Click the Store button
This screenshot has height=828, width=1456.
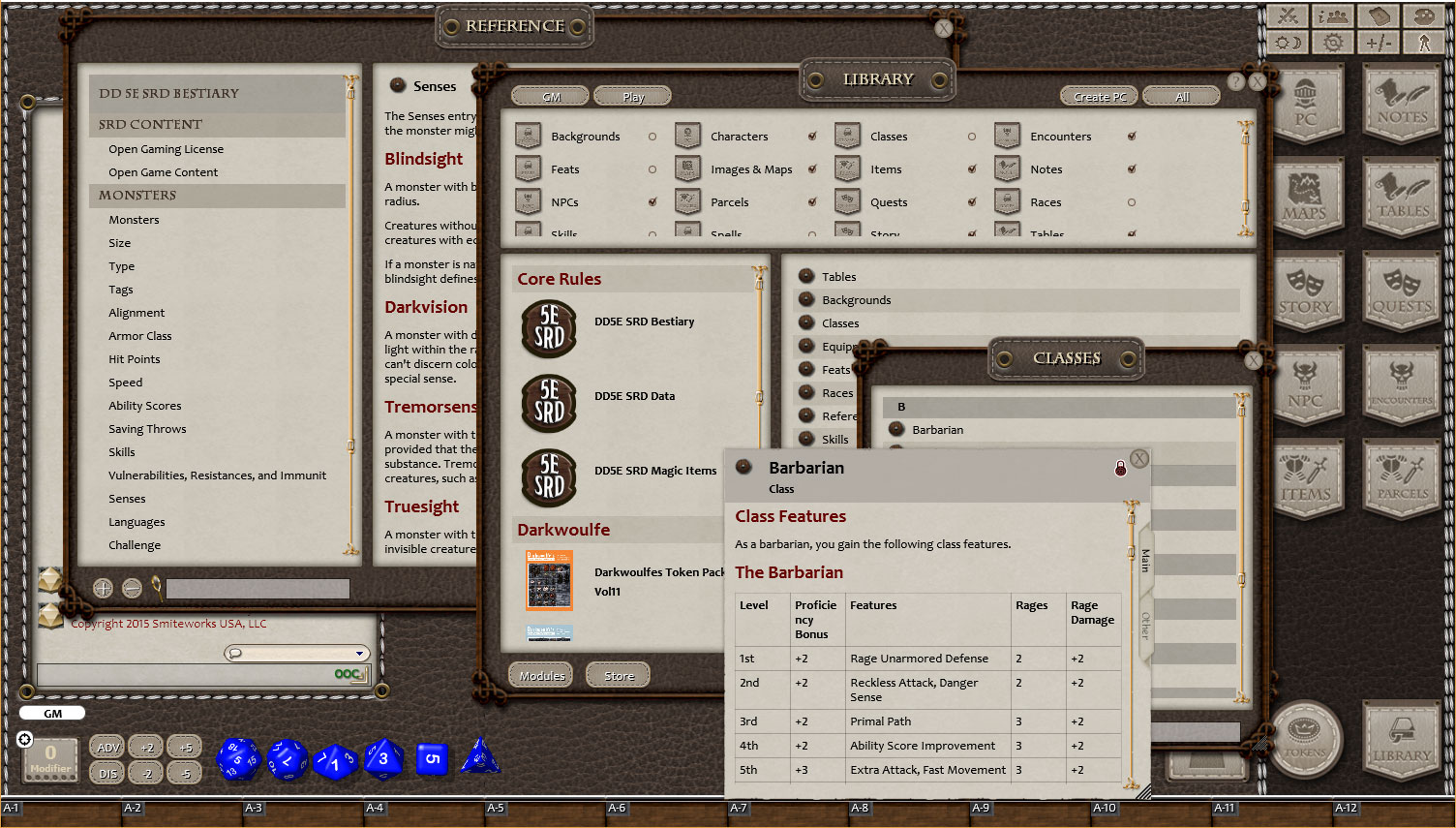point(618,674)
